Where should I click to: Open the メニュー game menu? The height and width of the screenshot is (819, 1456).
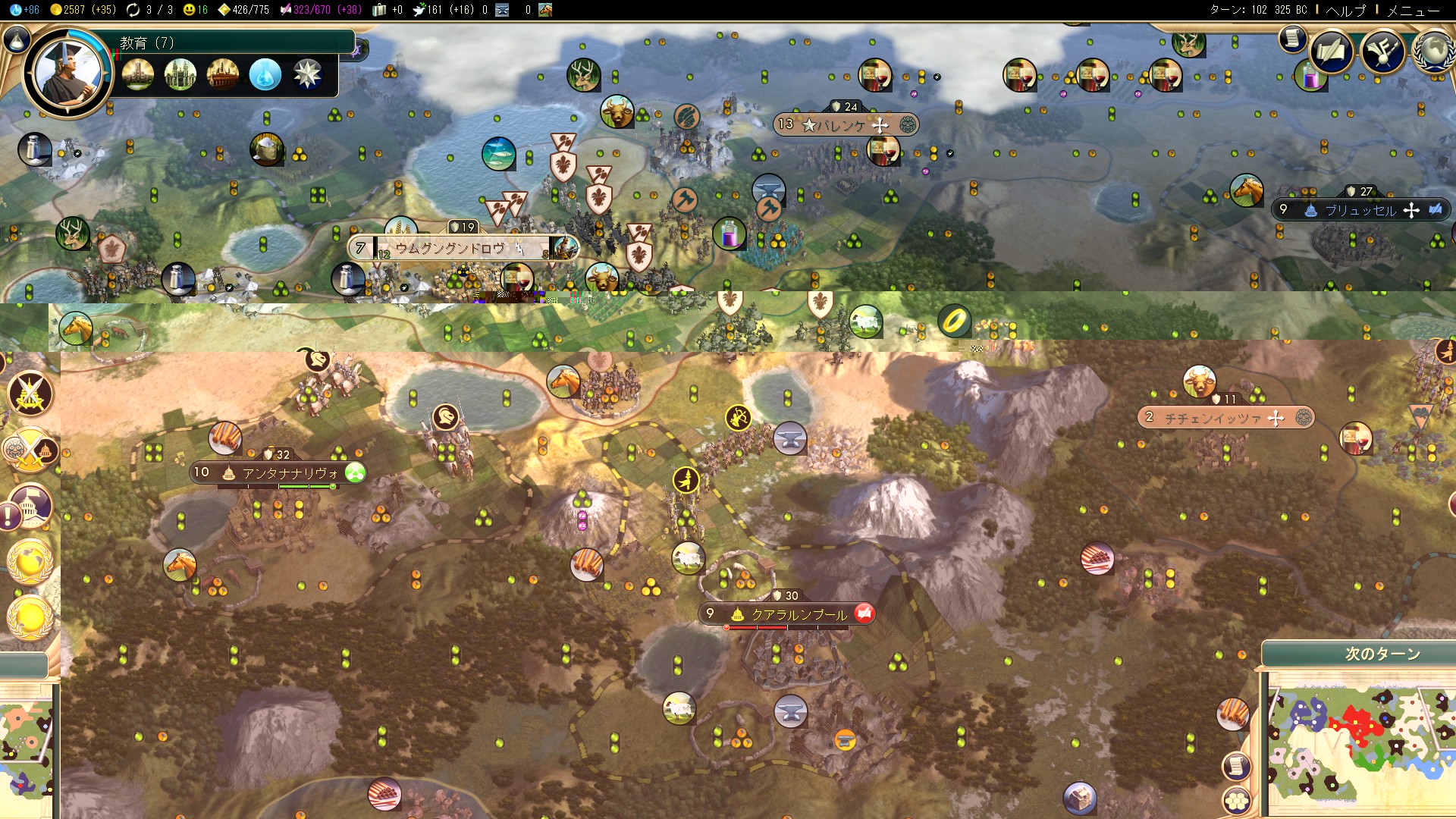(x=1413, y=10)
